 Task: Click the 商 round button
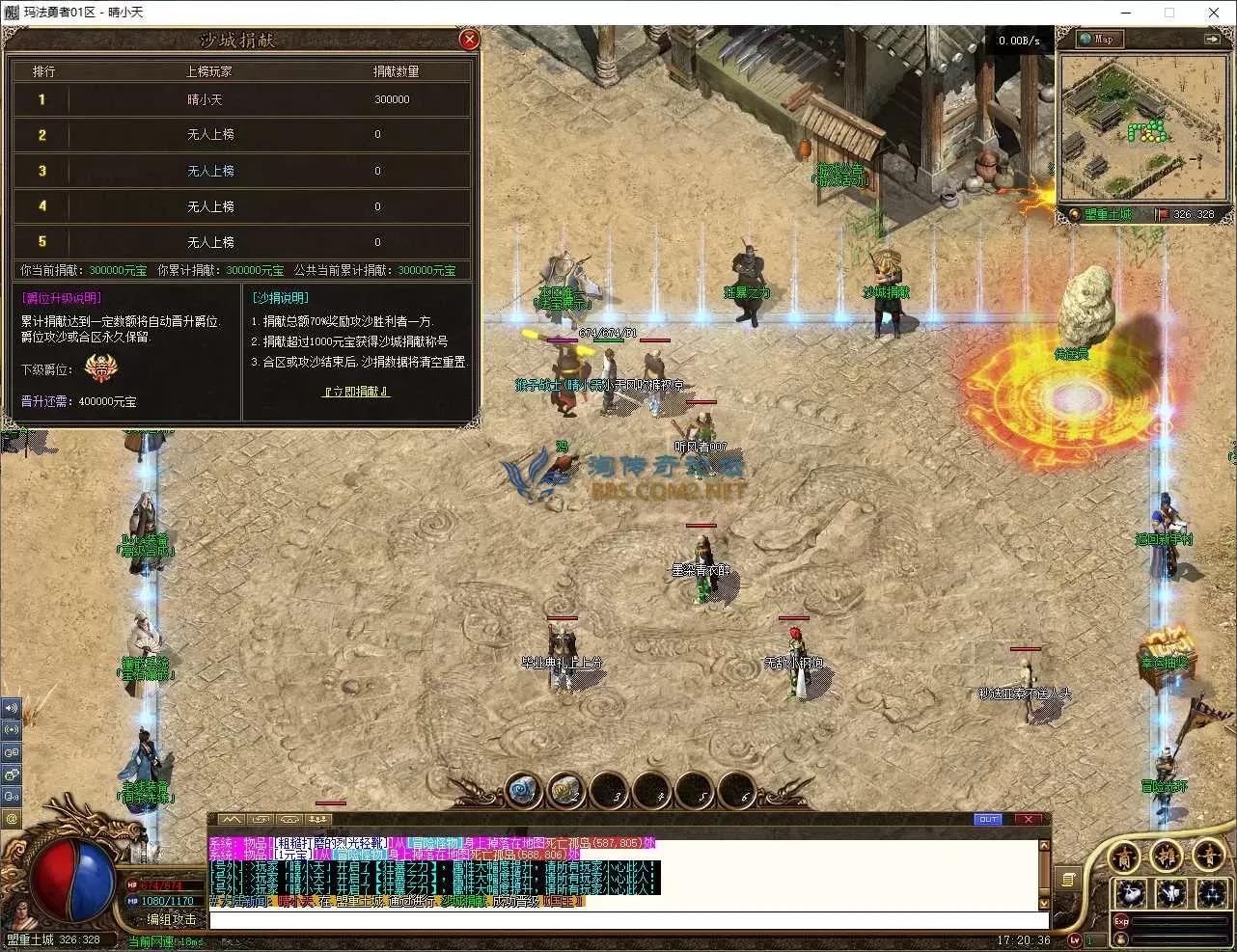tap(1125, 857)
